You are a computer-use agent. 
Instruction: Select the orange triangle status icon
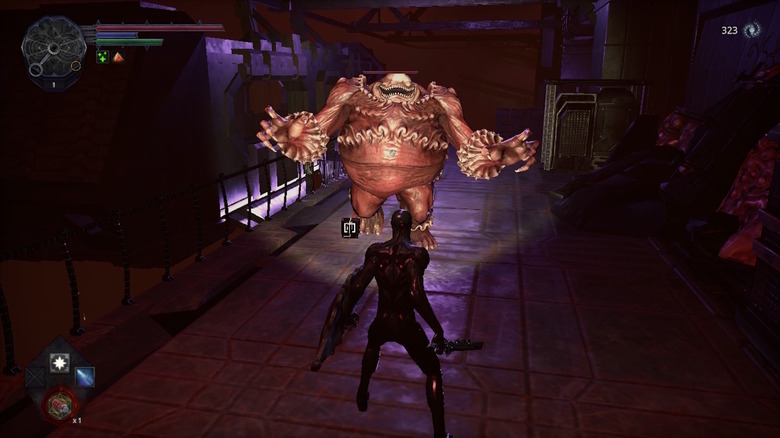click(x=118, y=57)
